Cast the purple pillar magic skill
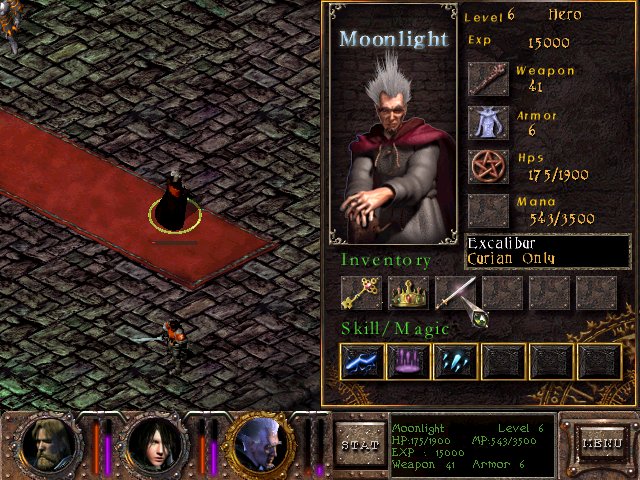Screen dimensions: 640x480 click(407, 361)
